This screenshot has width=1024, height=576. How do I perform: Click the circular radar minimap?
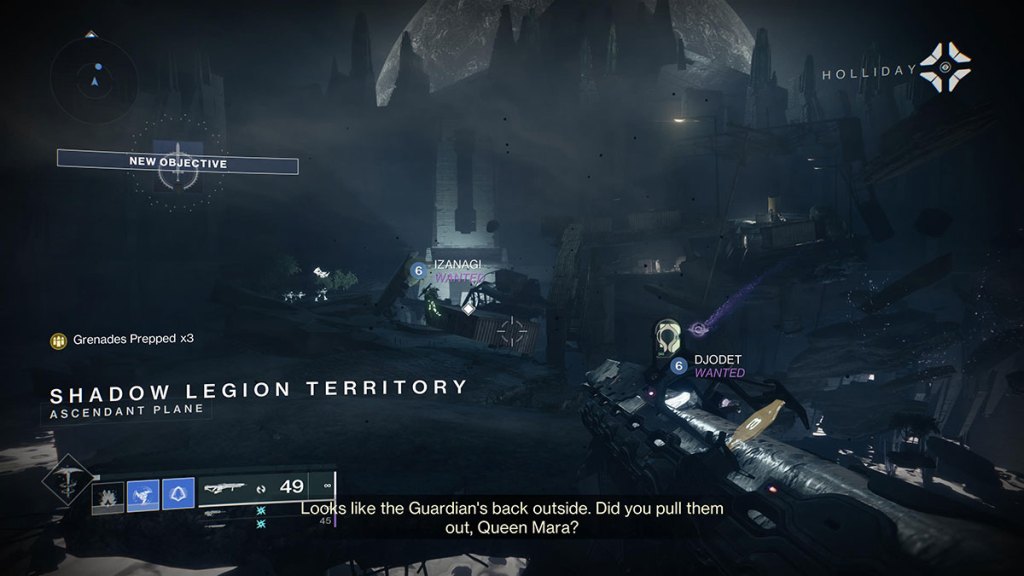pyautogui.click(x=97, y=75)
